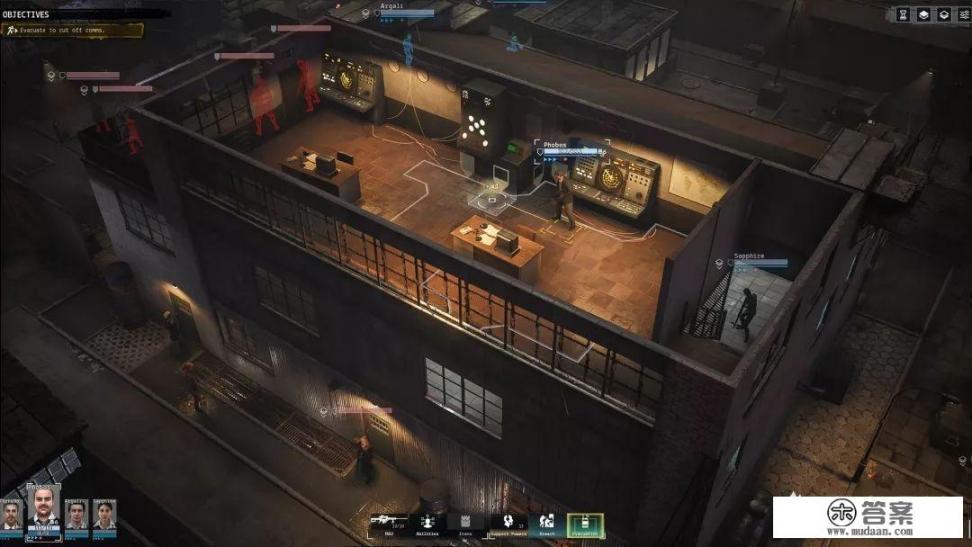The image size is (972, 547).
Task: Select the sniper rifle weapon slot
Action: pos(388,521)
